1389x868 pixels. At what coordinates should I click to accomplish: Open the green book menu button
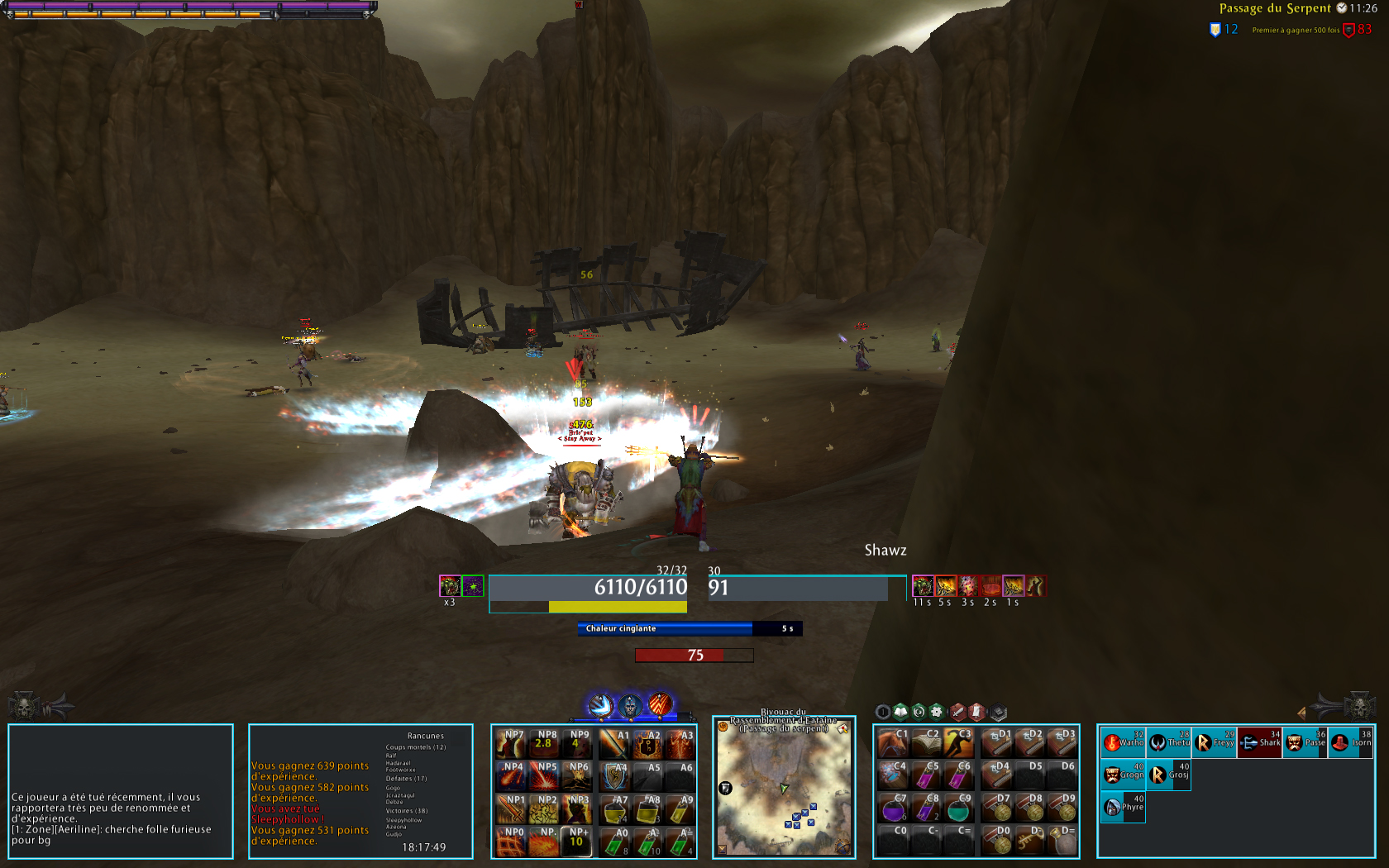pos(900,711)
